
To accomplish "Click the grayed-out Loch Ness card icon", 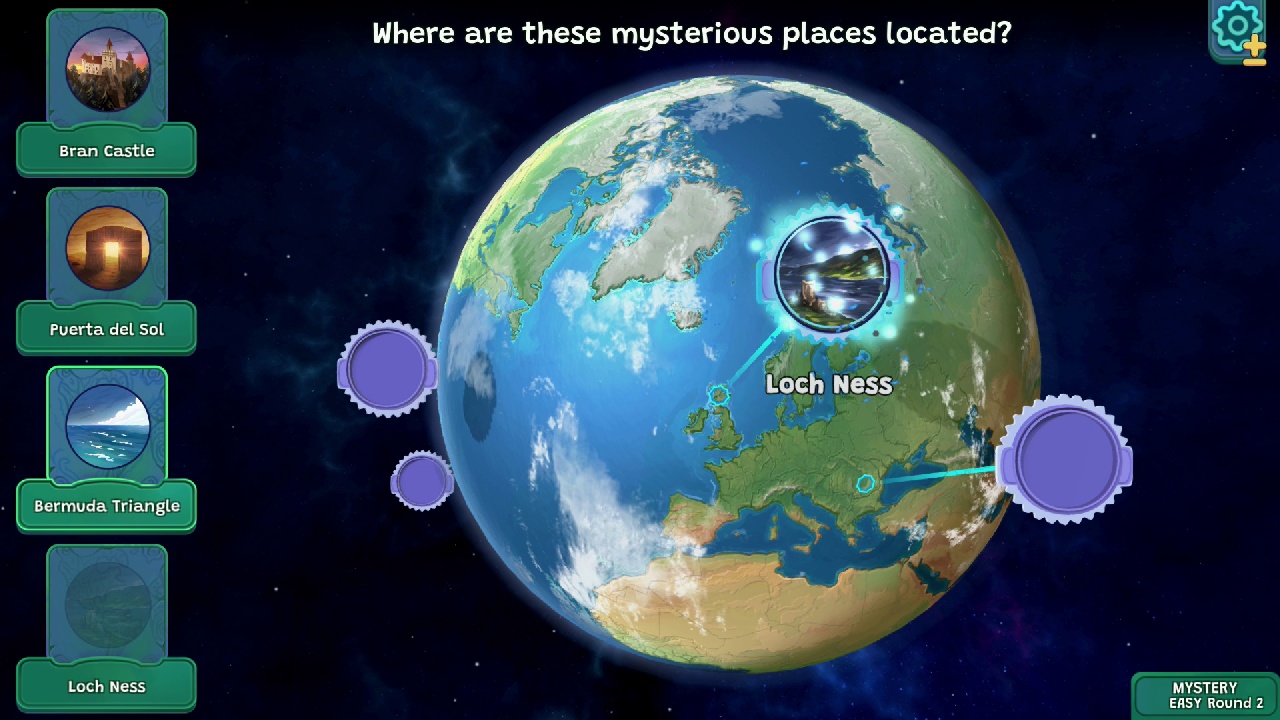I will tap(107, 601).
